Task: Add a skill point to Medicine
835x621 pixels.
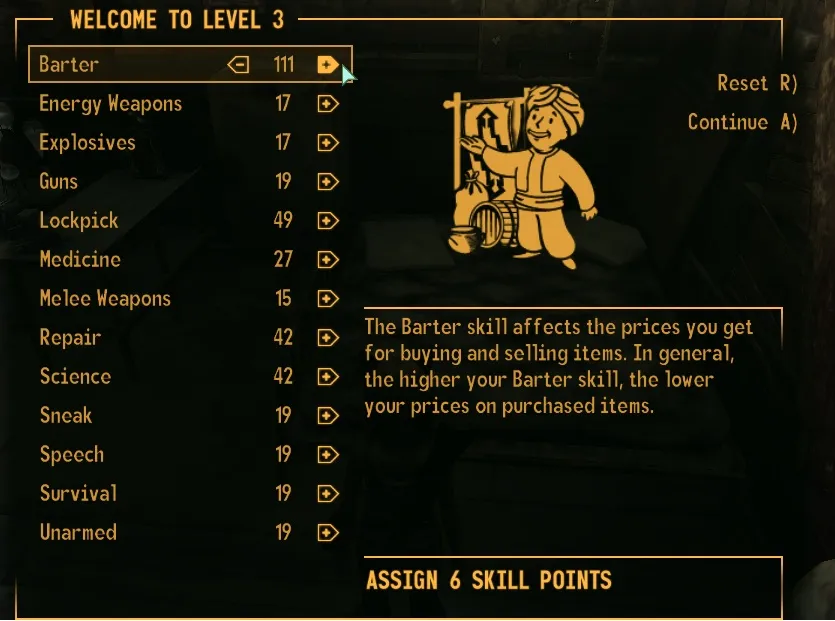Action: tap(327, 260)
